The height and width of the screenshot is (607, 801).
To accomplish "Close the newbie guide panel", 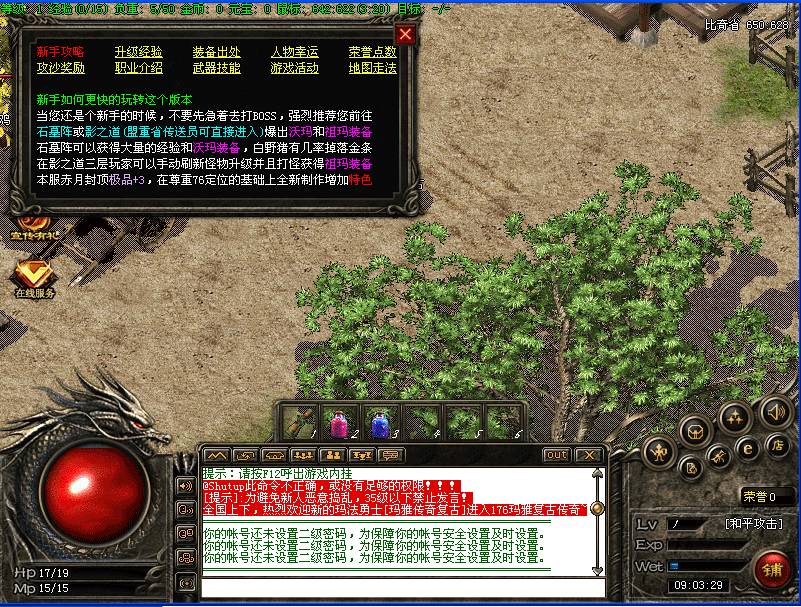I will [405, 34].
